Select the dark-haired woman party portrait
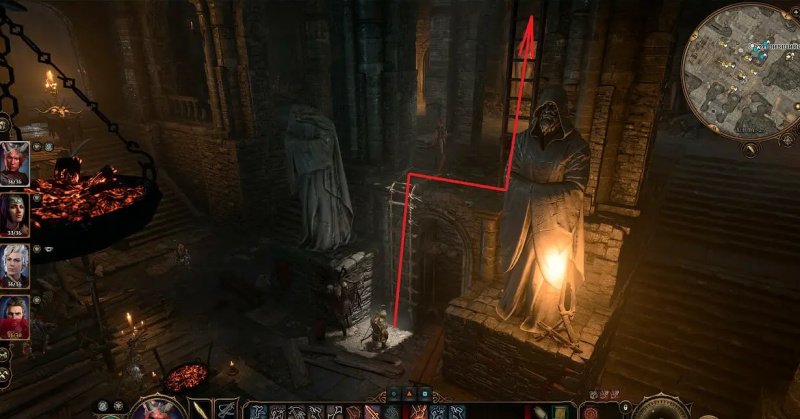This screenshot has height=419, width=800. point(14,211)
